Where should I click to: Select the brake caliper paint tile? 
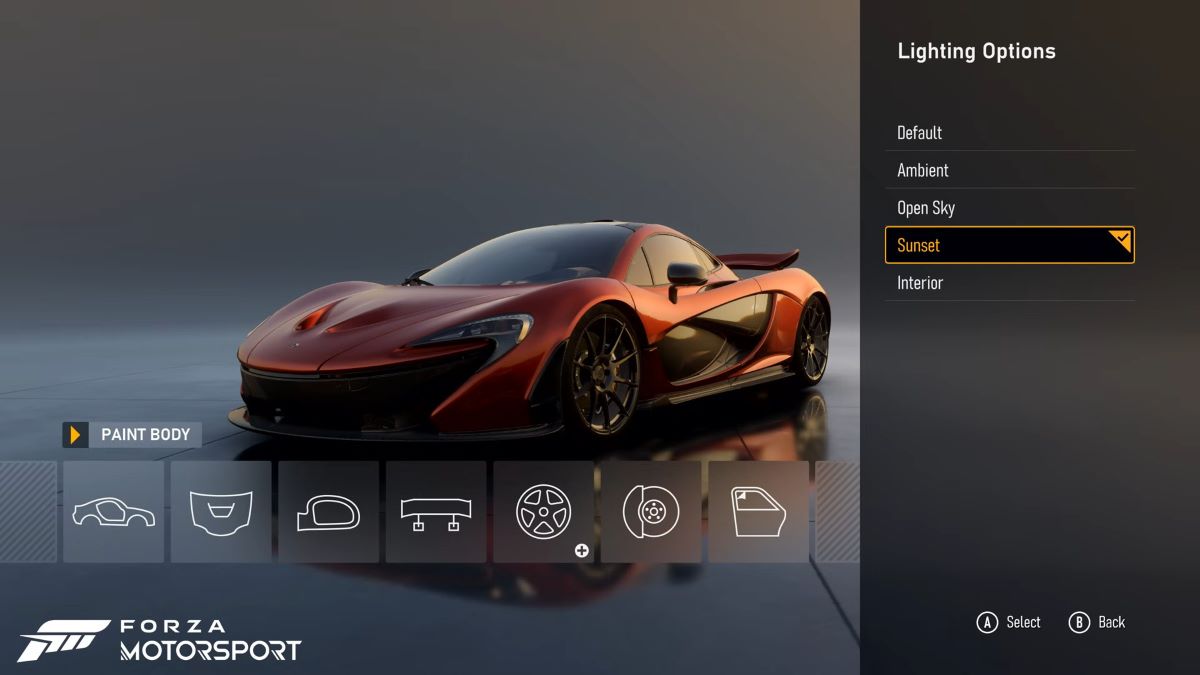coord(651,512)
